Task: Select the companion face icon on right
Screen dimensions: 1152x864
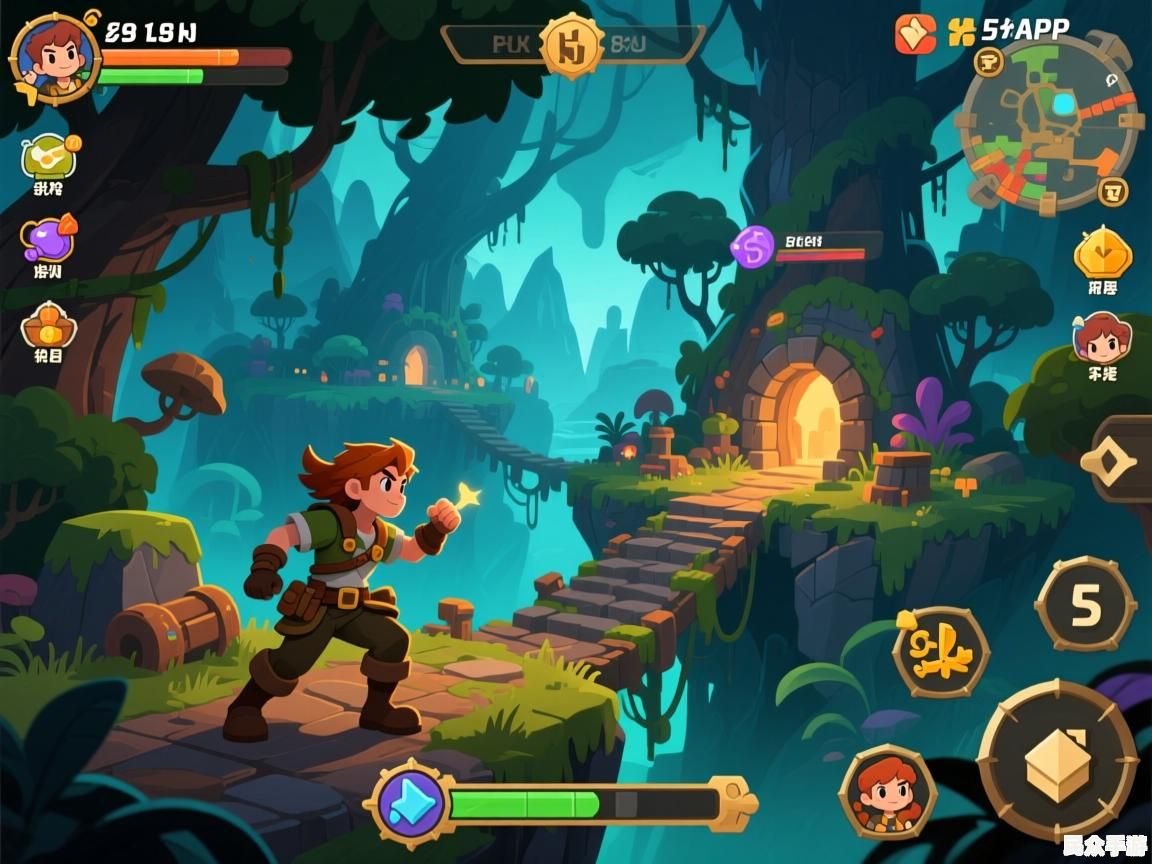Action: coord(1101,338)
